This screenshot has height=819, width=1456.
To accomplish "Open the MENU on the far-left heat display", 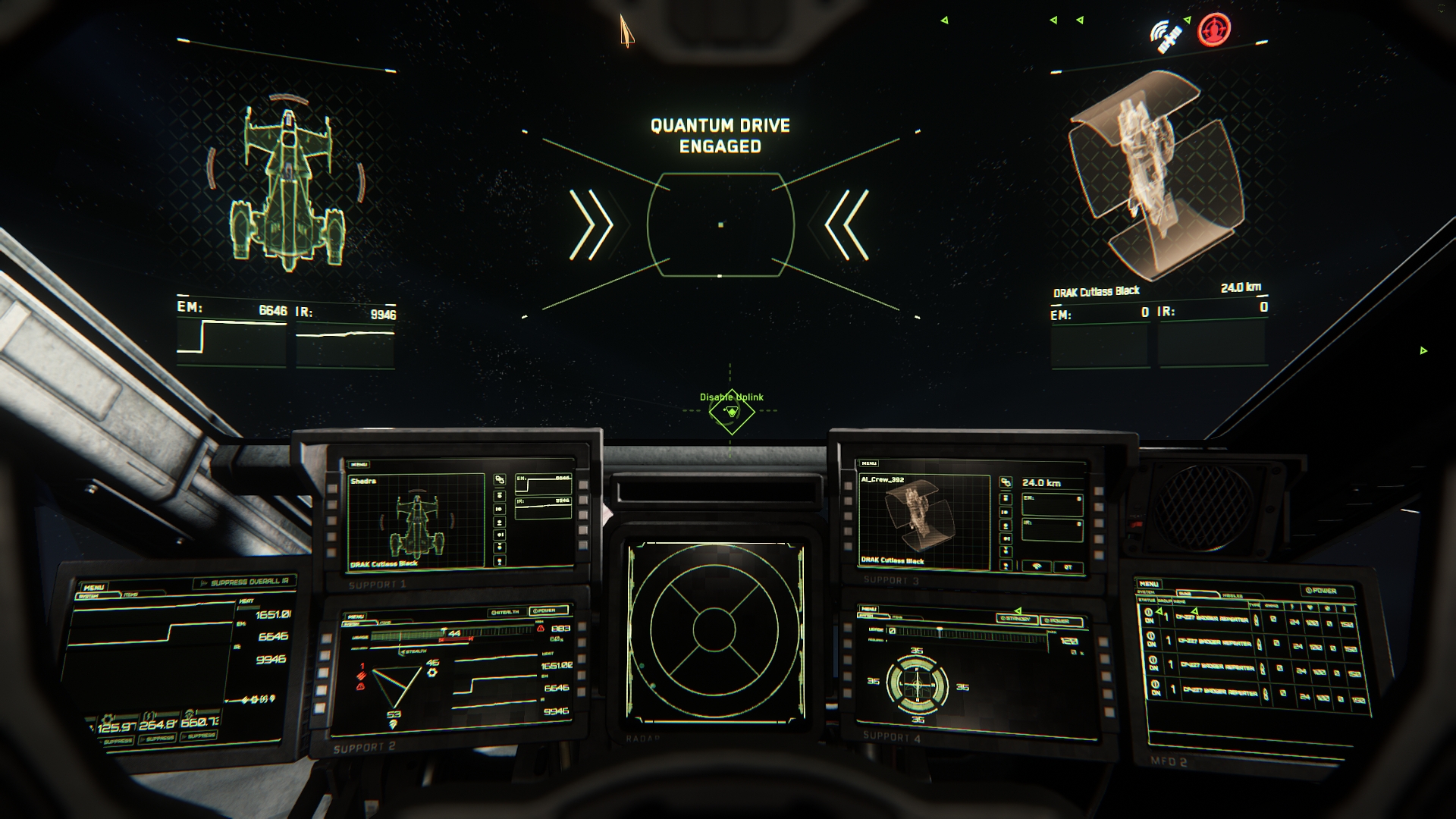I will (x=94, y=587).
